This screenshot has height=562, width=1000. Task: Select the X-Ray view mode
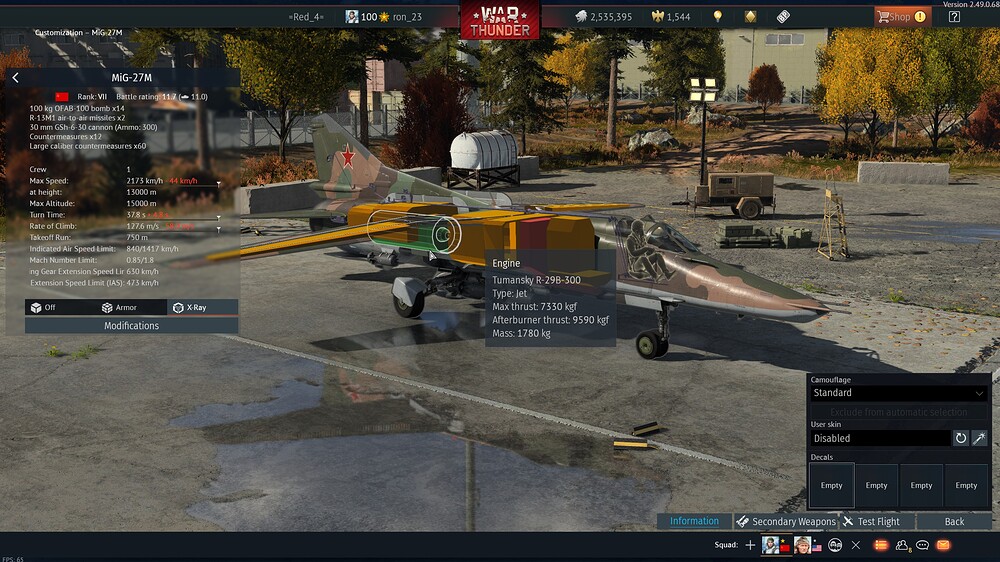tap(189, 307)
